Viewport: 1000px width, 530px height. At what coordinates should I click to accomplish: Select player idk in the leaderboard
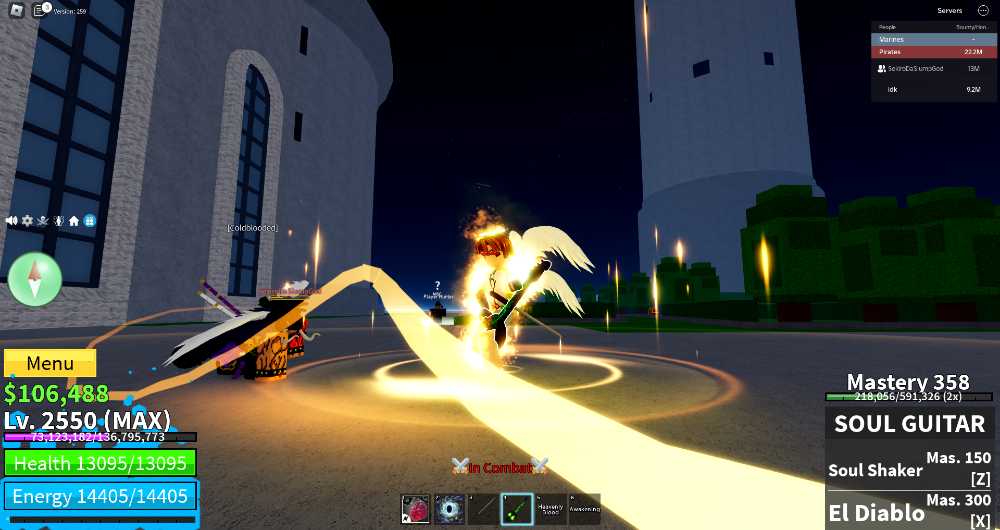(932, 90)
